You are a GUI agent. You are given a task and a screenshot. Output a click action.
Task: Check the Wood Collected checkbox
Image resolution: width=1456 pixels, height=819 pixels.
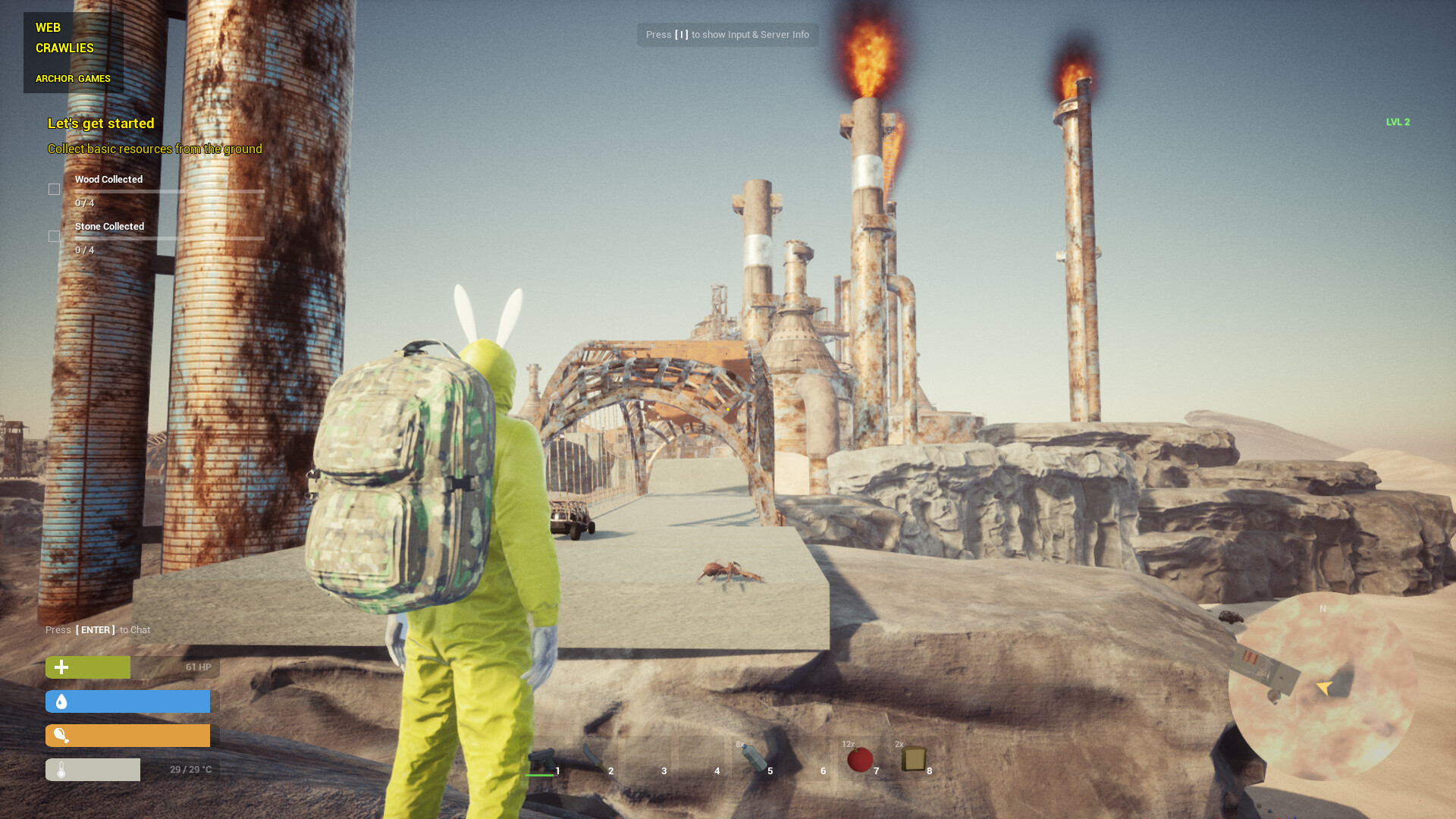(54, 189)
